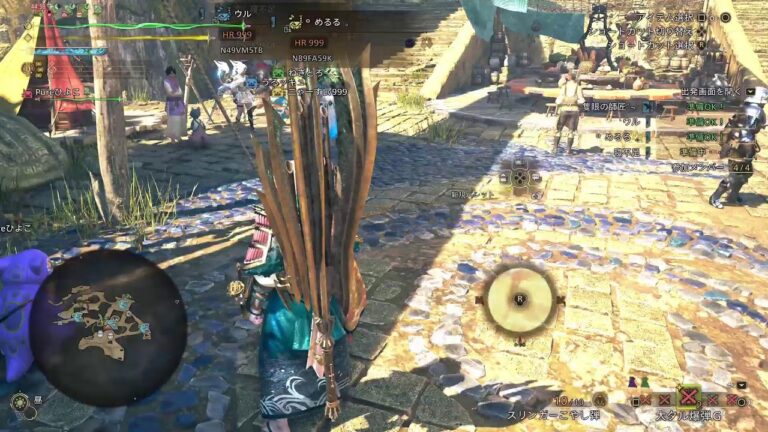Click the four-way d-pad shortcut indicator
Image resolution: width=768 pixels, height=432 pixels.
click(519, 177)
